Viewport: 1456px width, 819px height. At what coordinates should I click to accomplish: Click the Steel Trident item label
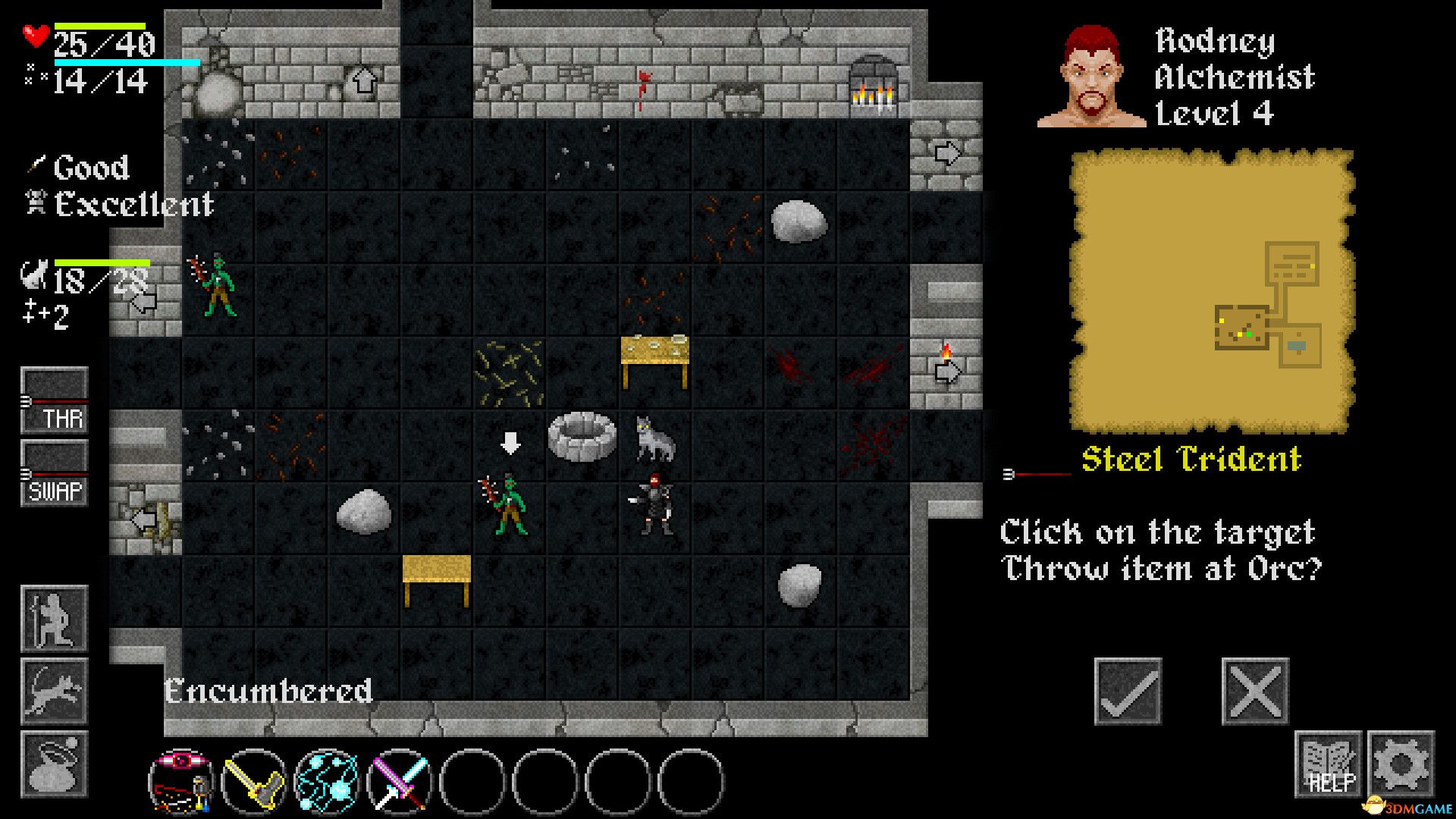pos(1191,458)
